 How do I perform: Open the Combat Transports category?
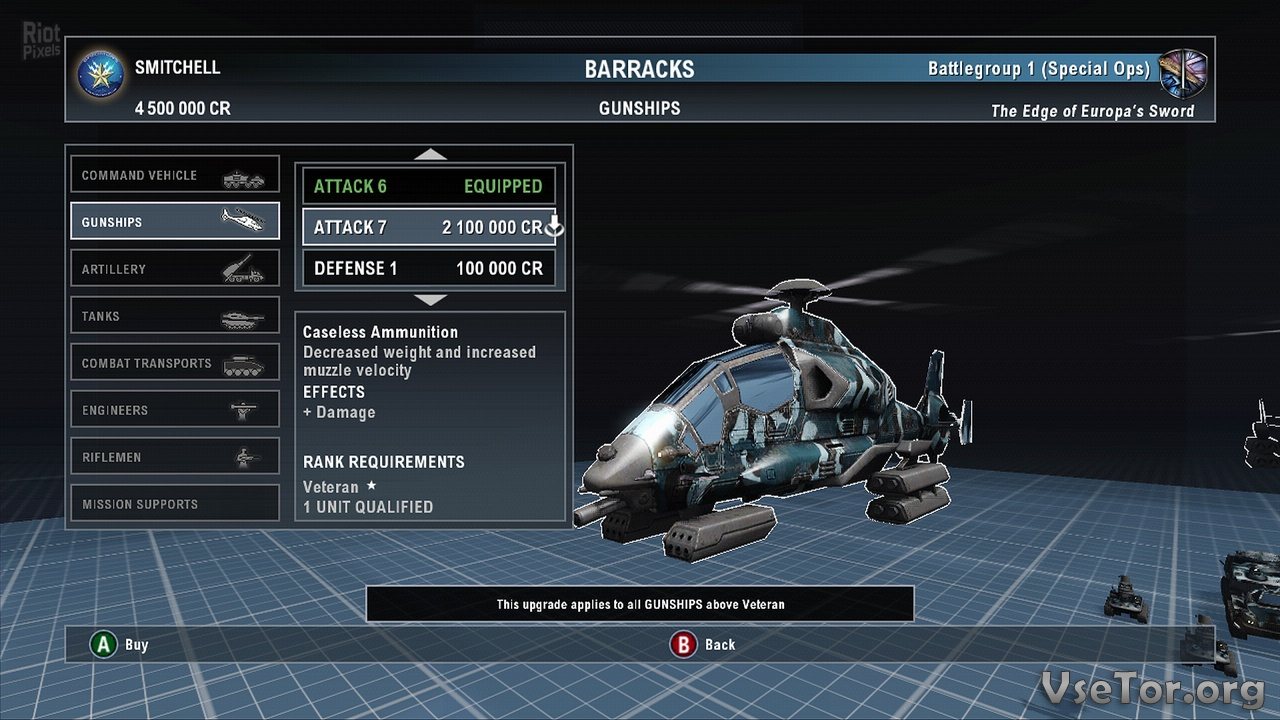175,363
